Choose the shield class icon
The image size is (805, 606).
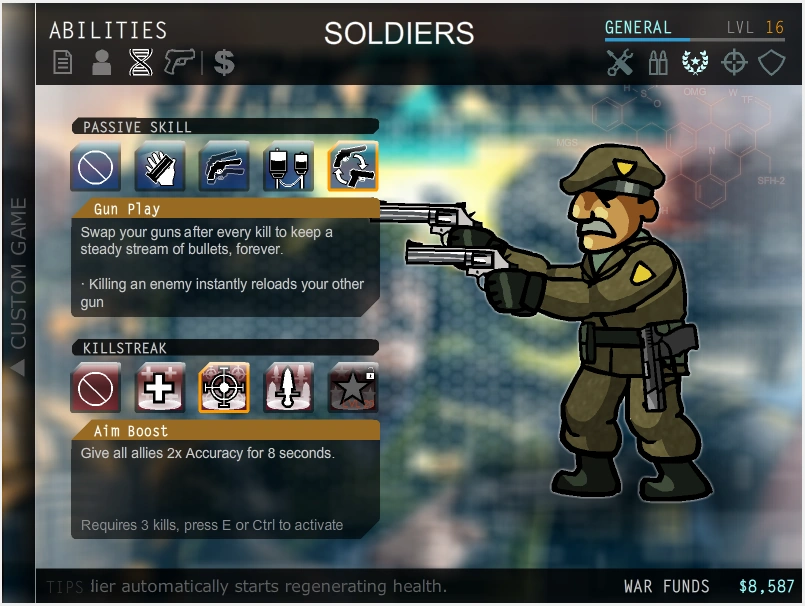tap(771, 63)
